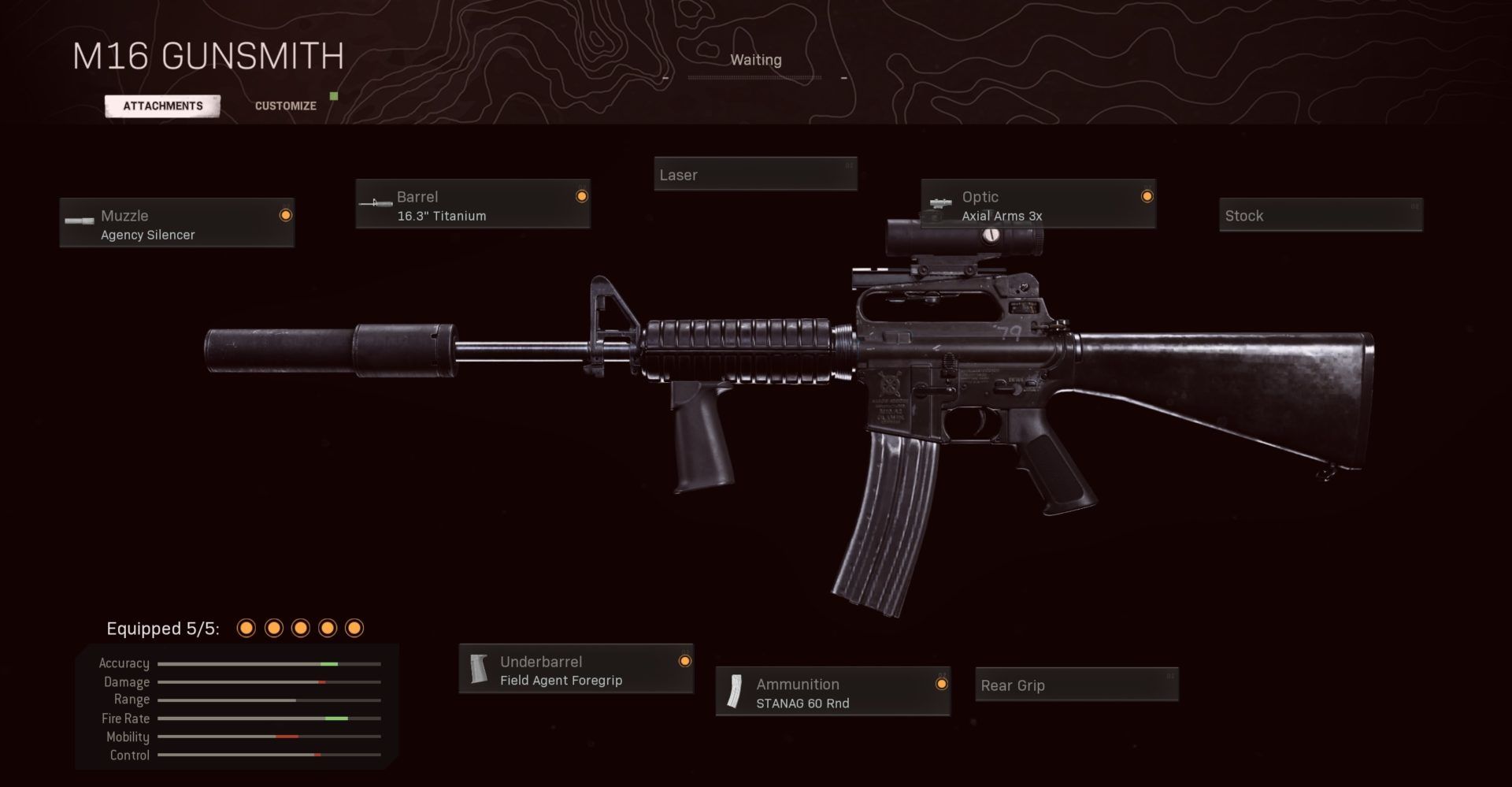Choose the empty Laser attachment slot

pyautogui.click(x=755, y=174)
